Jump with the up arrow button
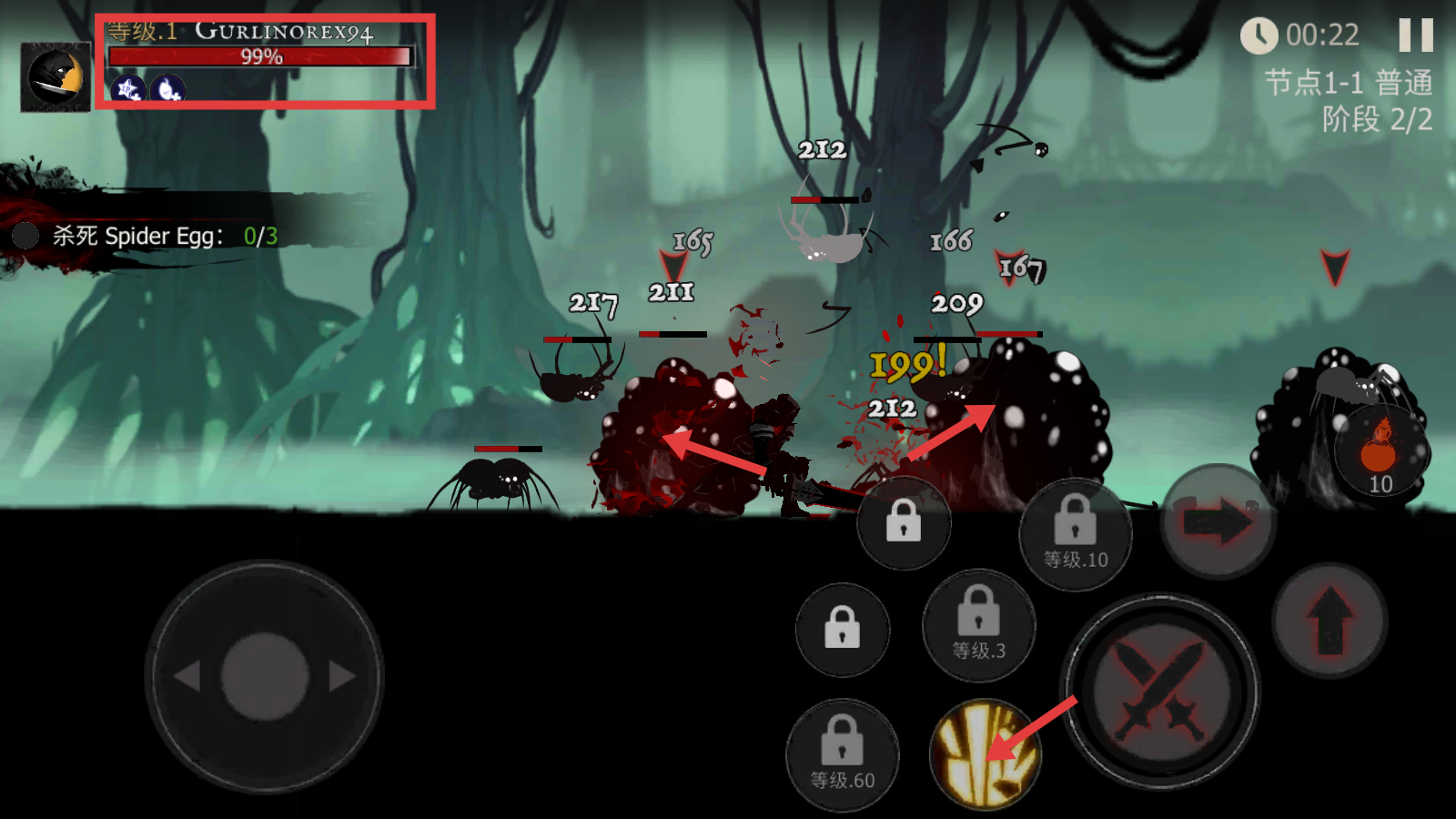The image size is (1456, 819). 1330,620
